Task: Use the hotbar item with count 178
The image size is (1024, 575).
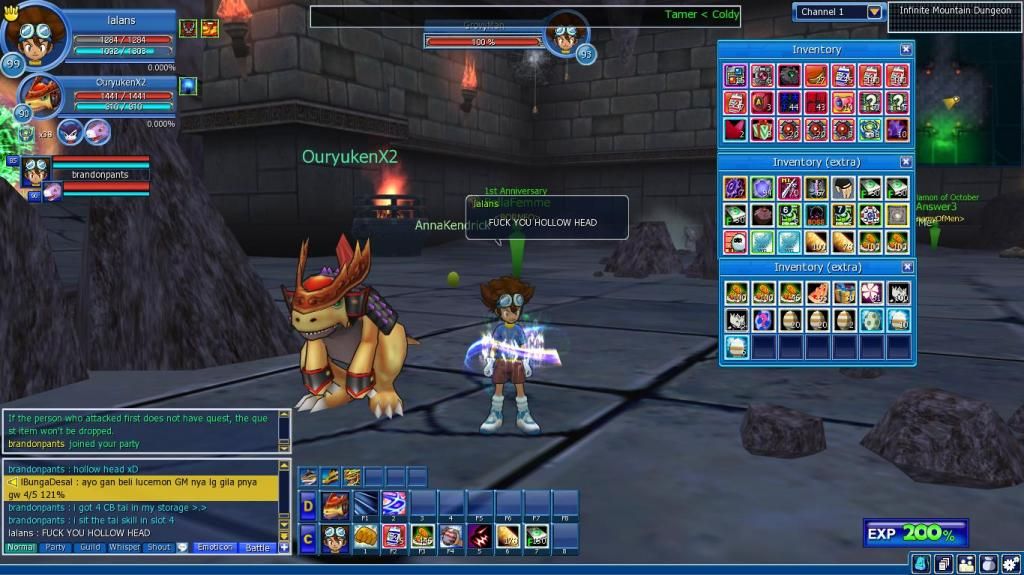Action: point(509,536)
